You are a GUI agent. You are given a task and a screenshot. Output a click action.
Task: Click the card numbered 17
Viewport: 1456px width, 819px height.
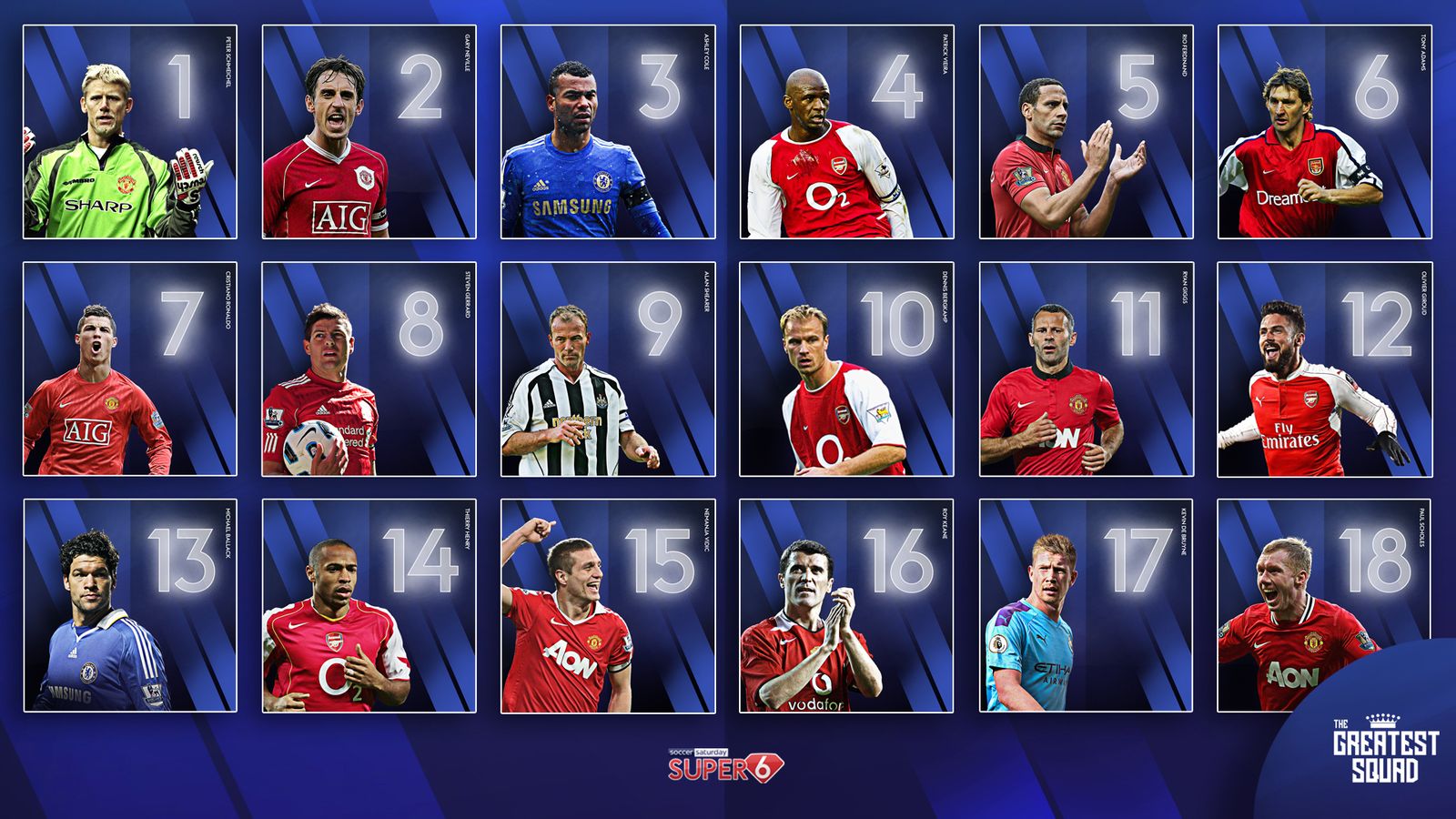1086,605
